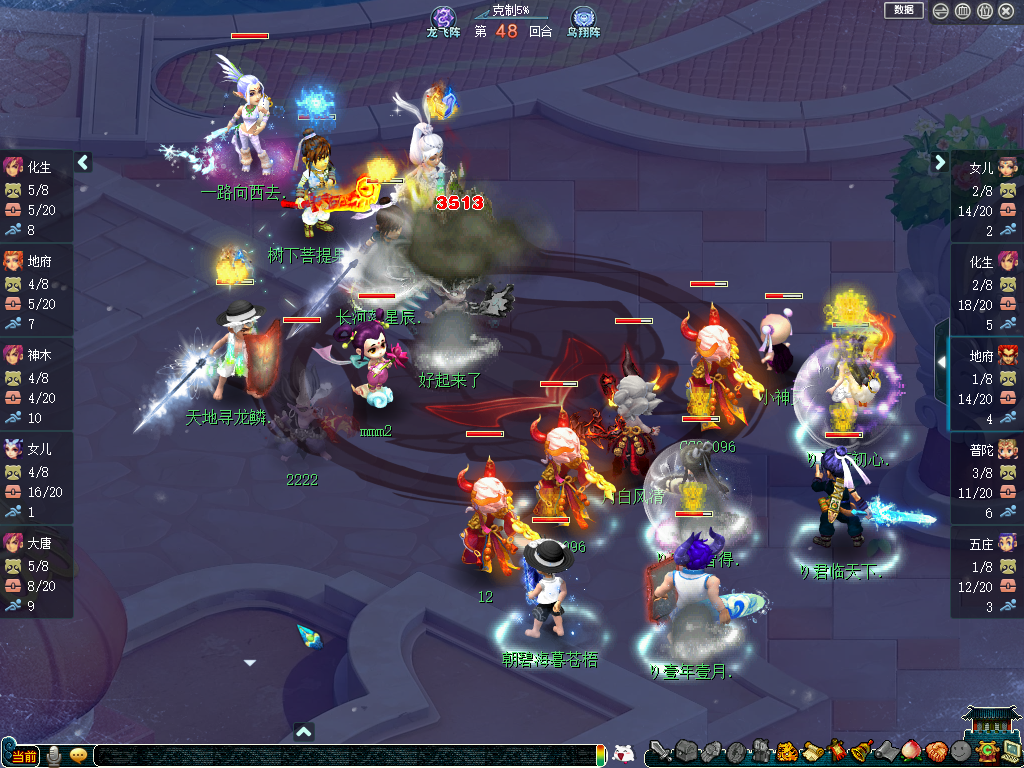
Task: Collapse the right team panel arrow
Action: click(x=939, y=162)
